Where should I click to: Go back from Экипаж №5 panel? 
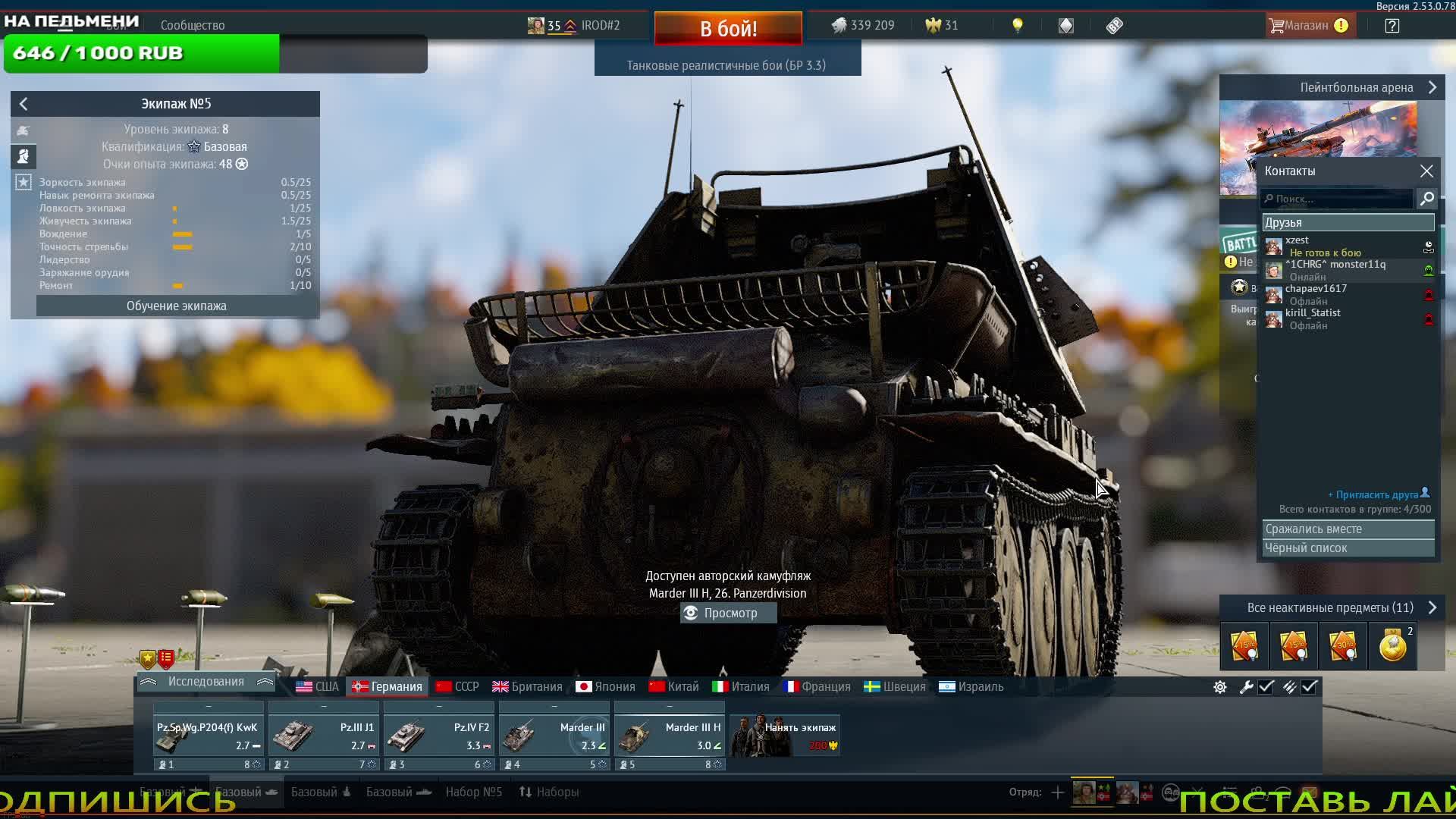pos(24,104)
